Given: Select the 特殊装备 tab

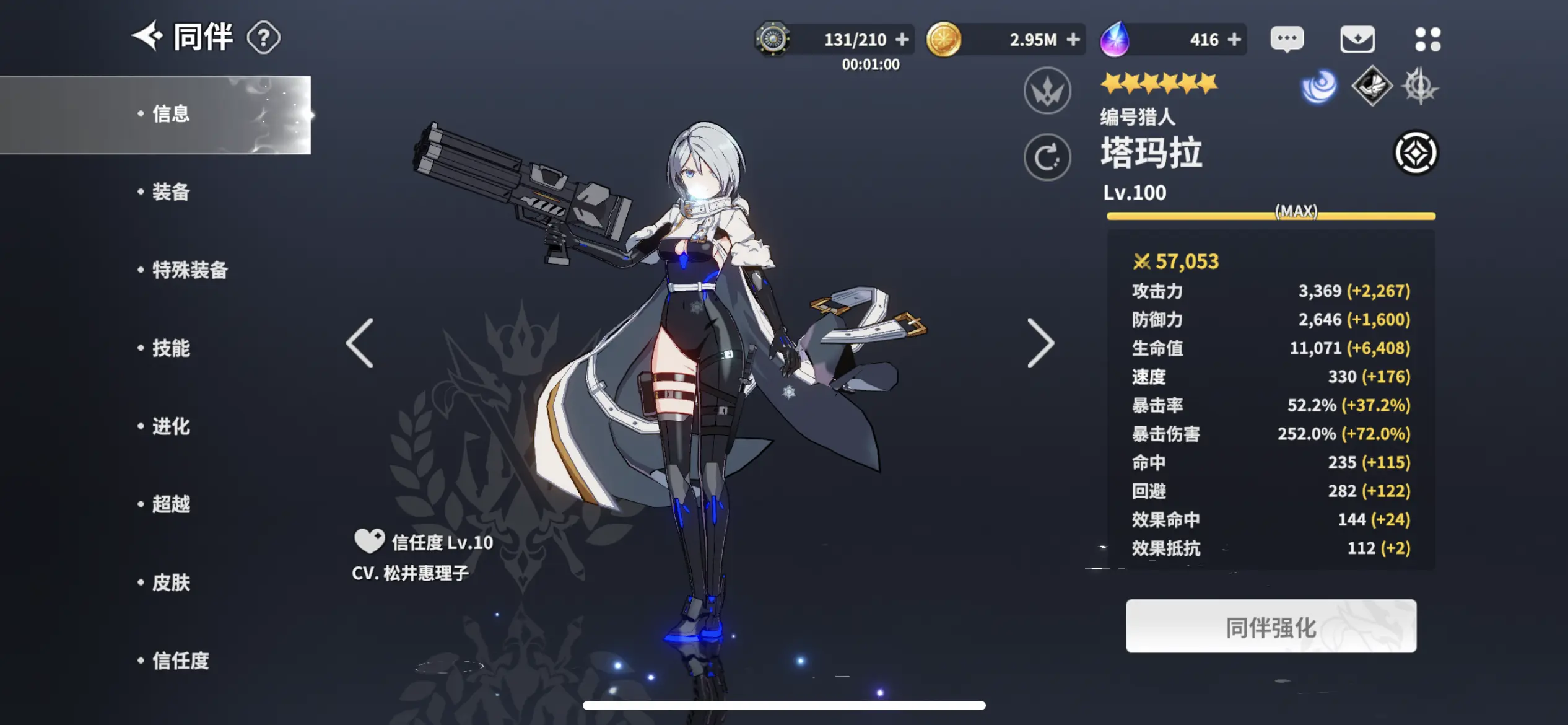Looking at the screenshot, I should (189, 270).
